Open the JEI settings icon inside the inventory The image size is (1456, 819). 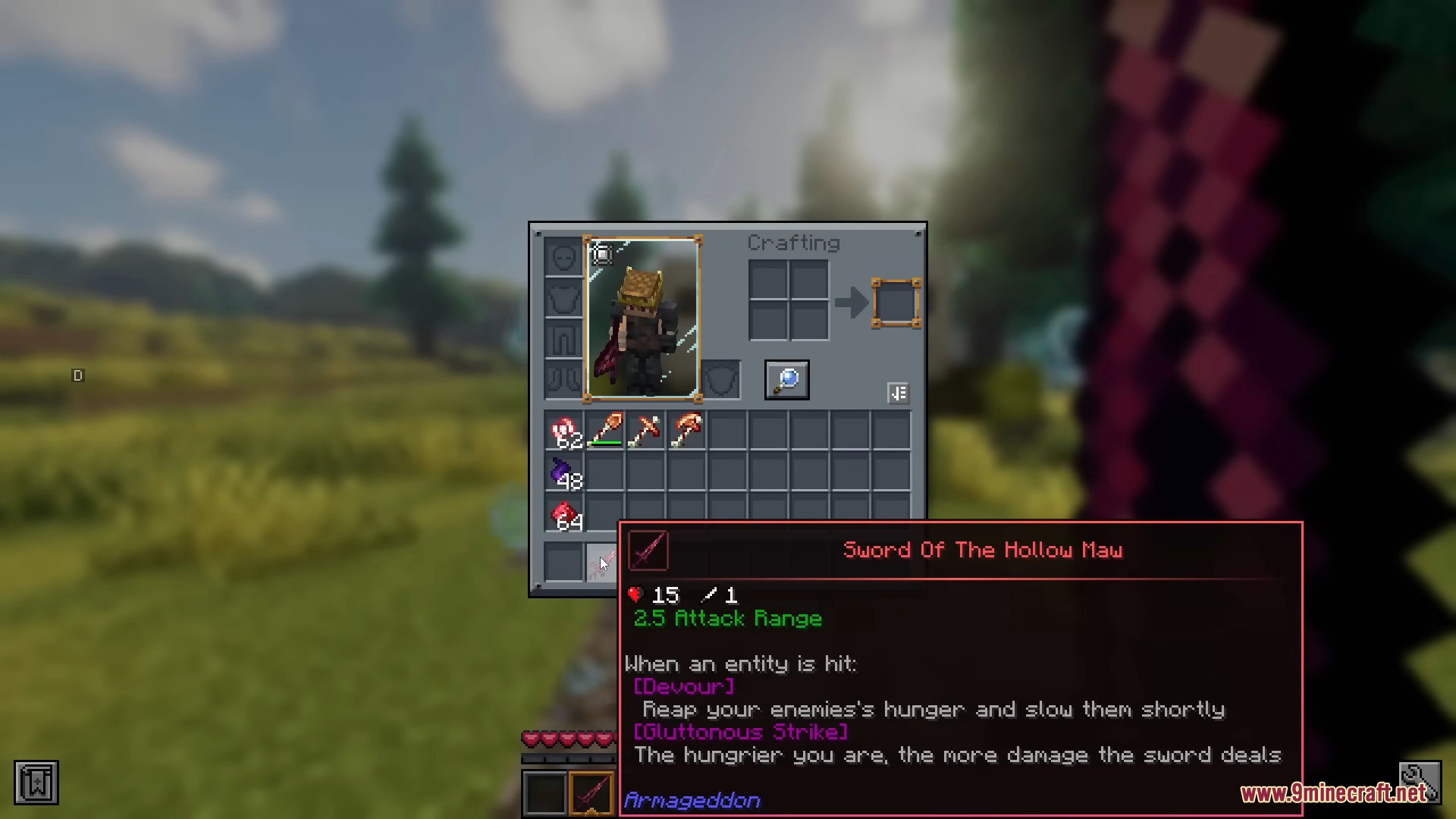click(x=899, y=393)
